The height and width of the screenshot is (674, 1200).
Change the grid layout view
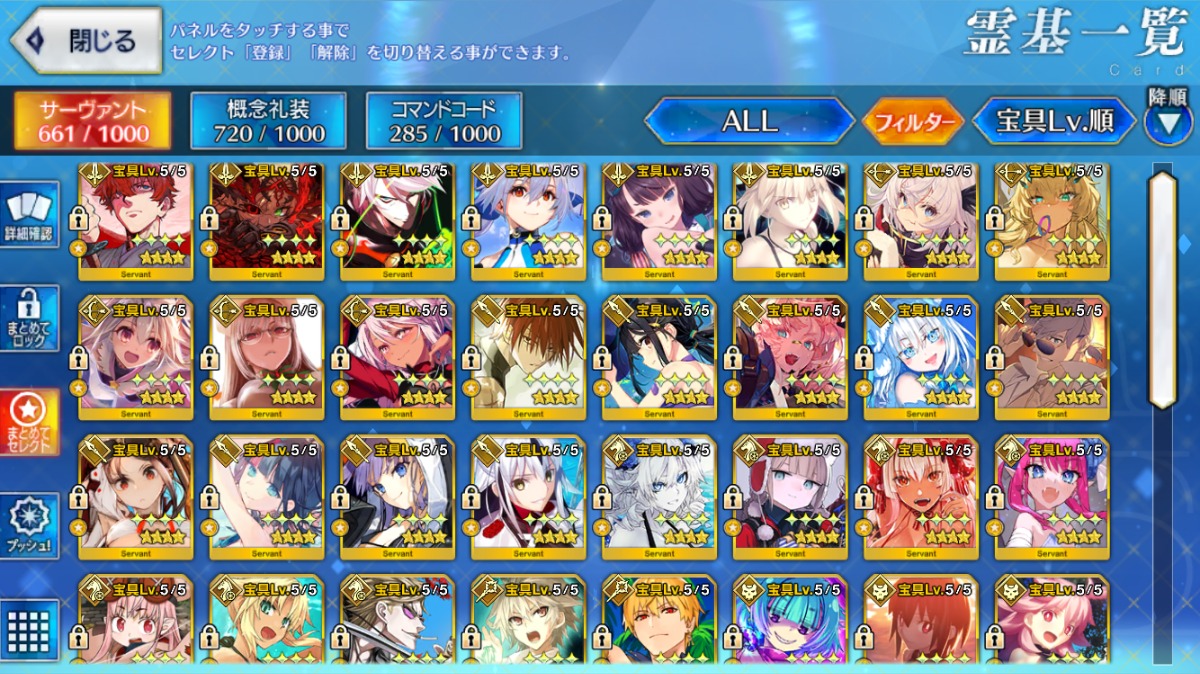[29, 630]
